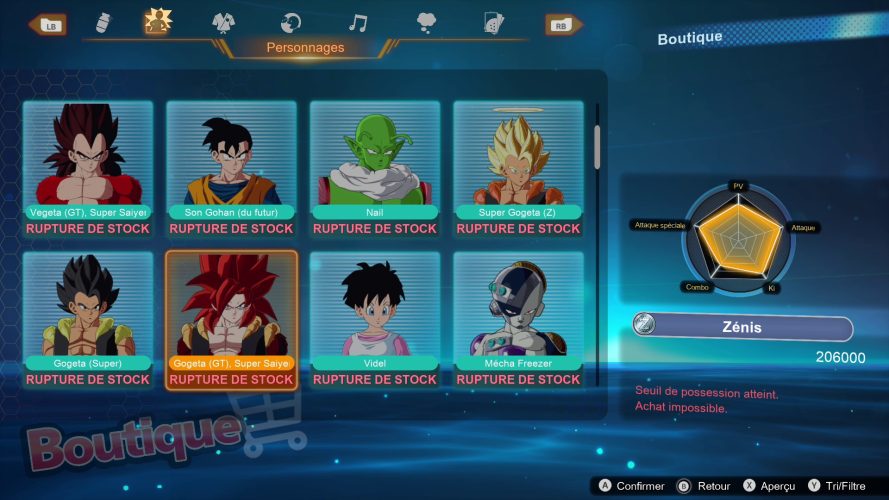
Task: Select the Nail character tile
Action: point(375,167)
